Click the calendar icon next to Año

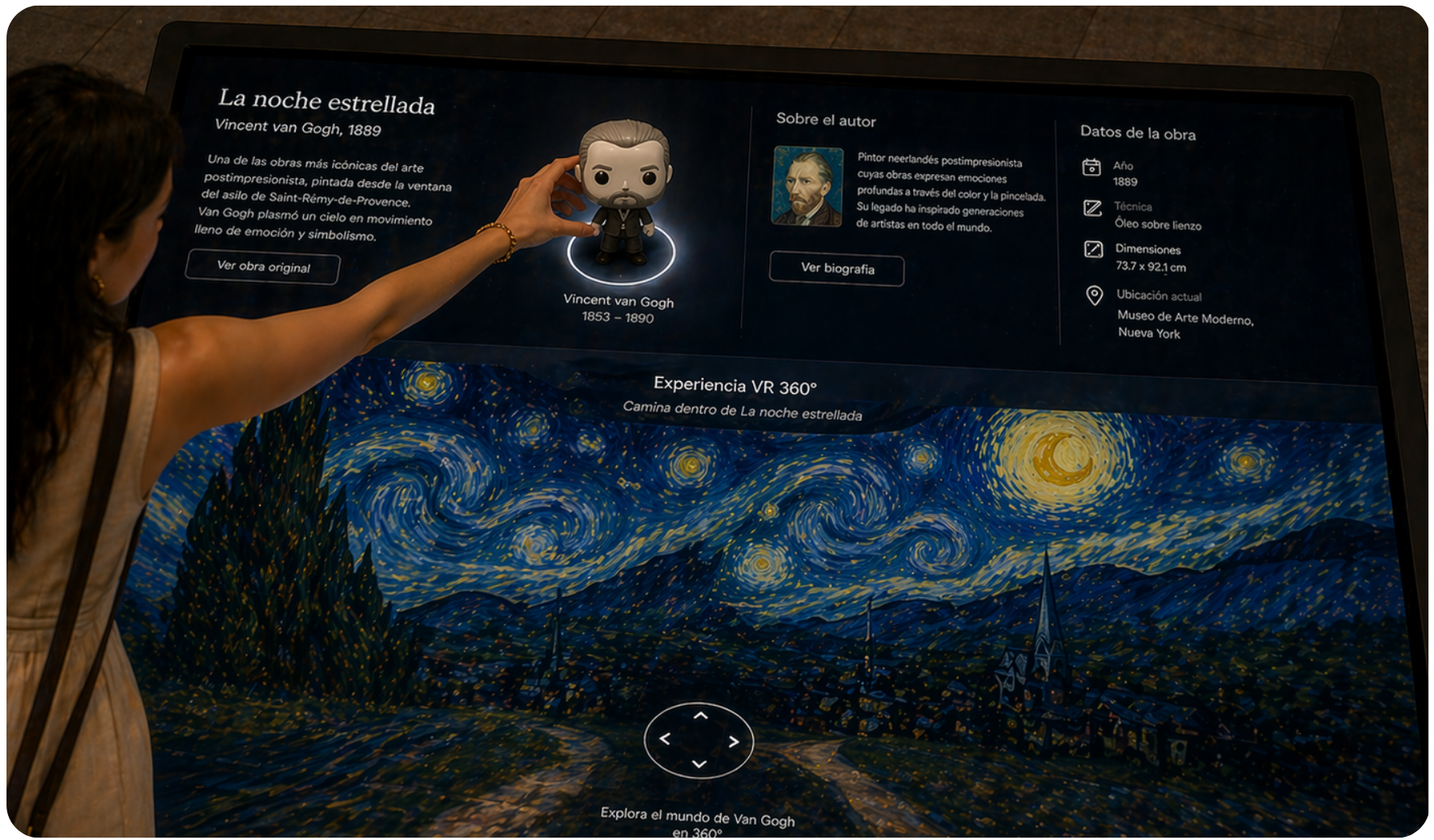click(1093, 168)
